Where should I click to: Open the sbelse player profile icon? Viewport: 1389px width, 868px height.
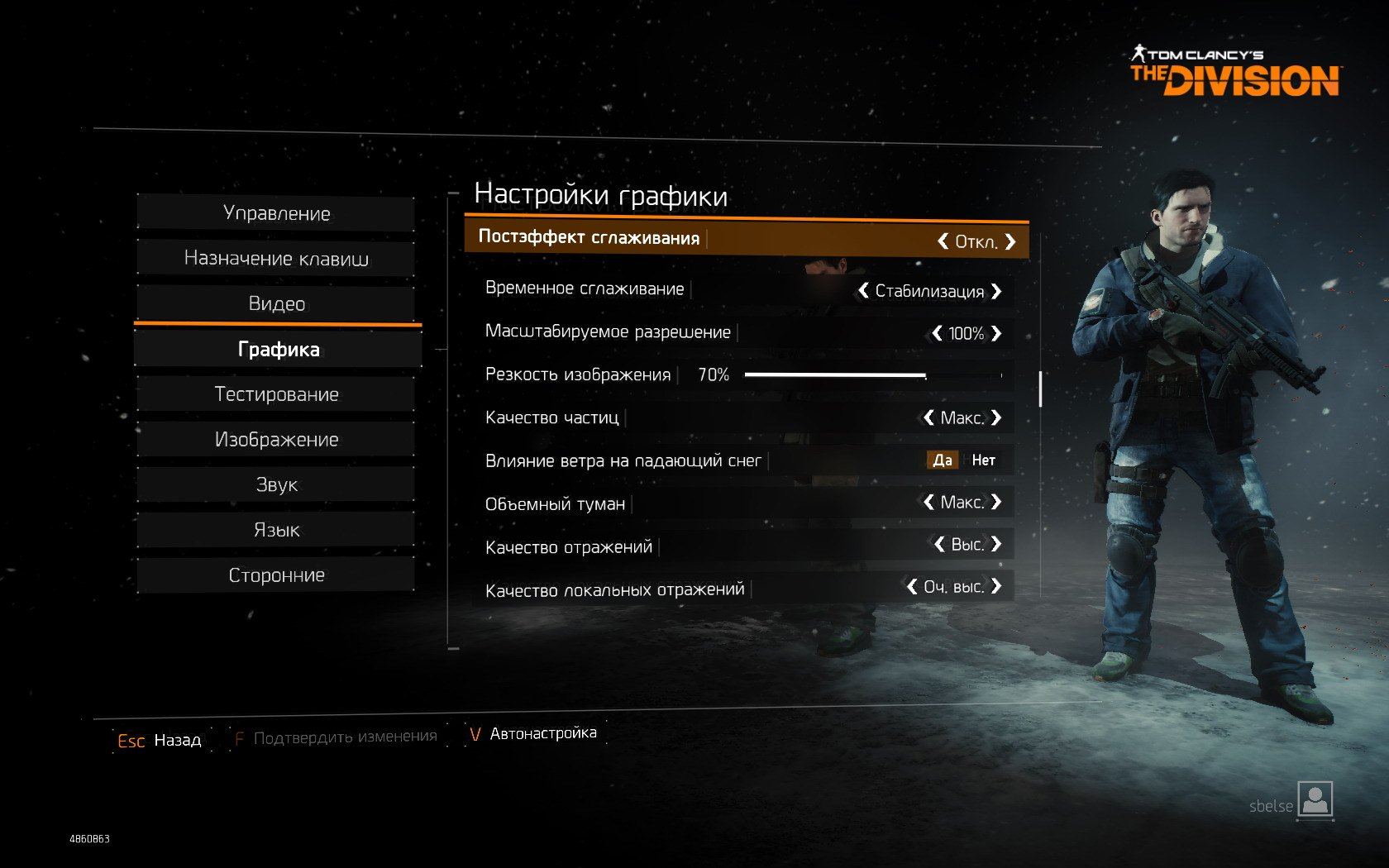[1315, 799]
